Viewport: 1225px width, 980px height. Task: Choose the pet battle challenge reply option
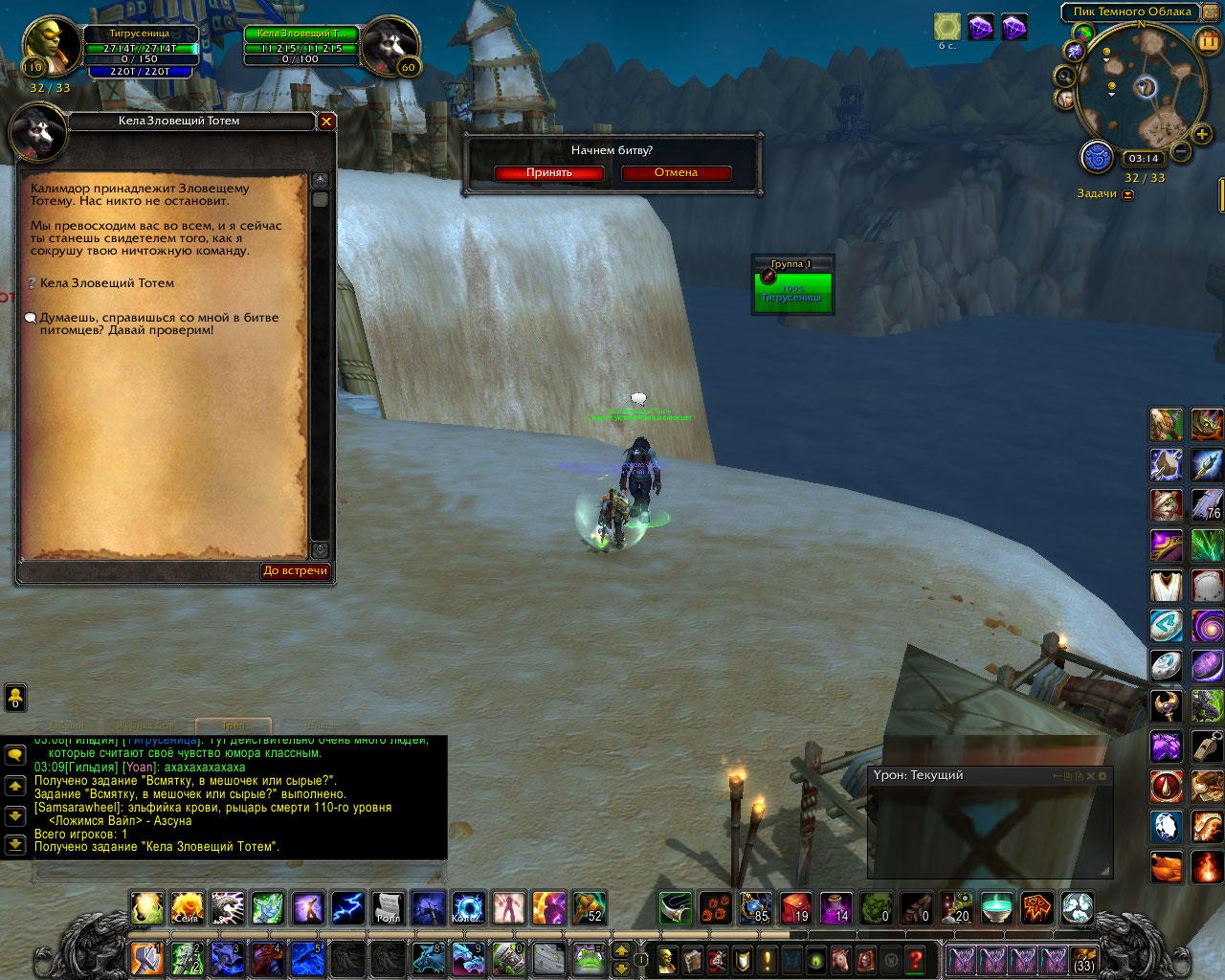[x=159, y=323]
